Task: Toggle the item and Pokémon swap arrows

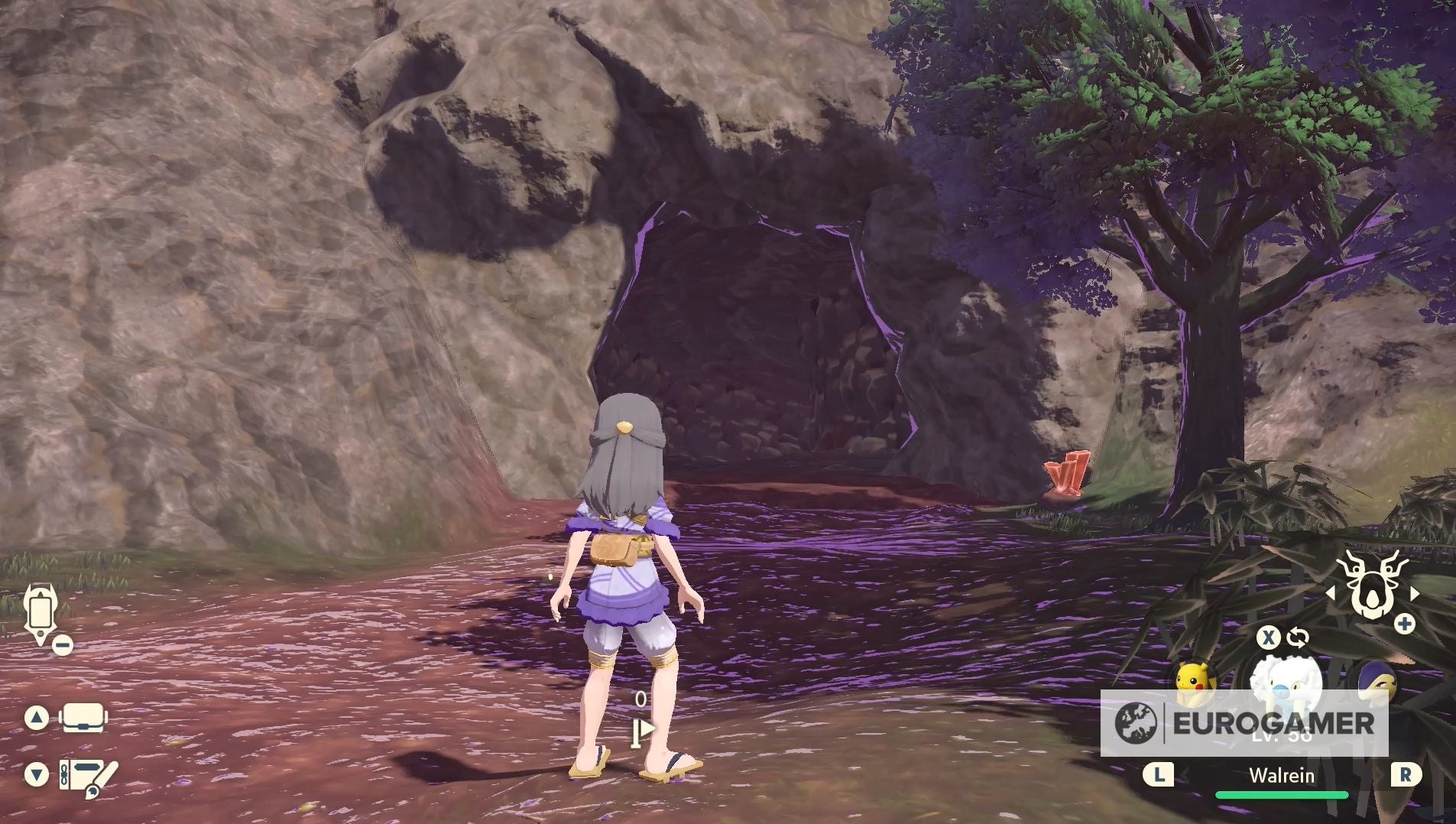Action: tap(1297, 637)
